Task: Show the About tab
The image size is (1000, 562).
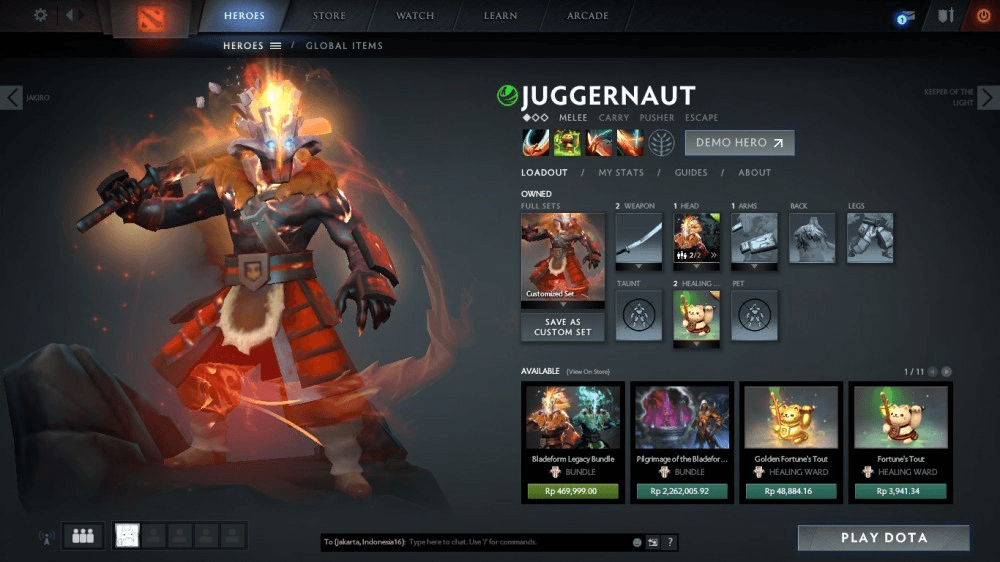Action: (x=755, y=173)
